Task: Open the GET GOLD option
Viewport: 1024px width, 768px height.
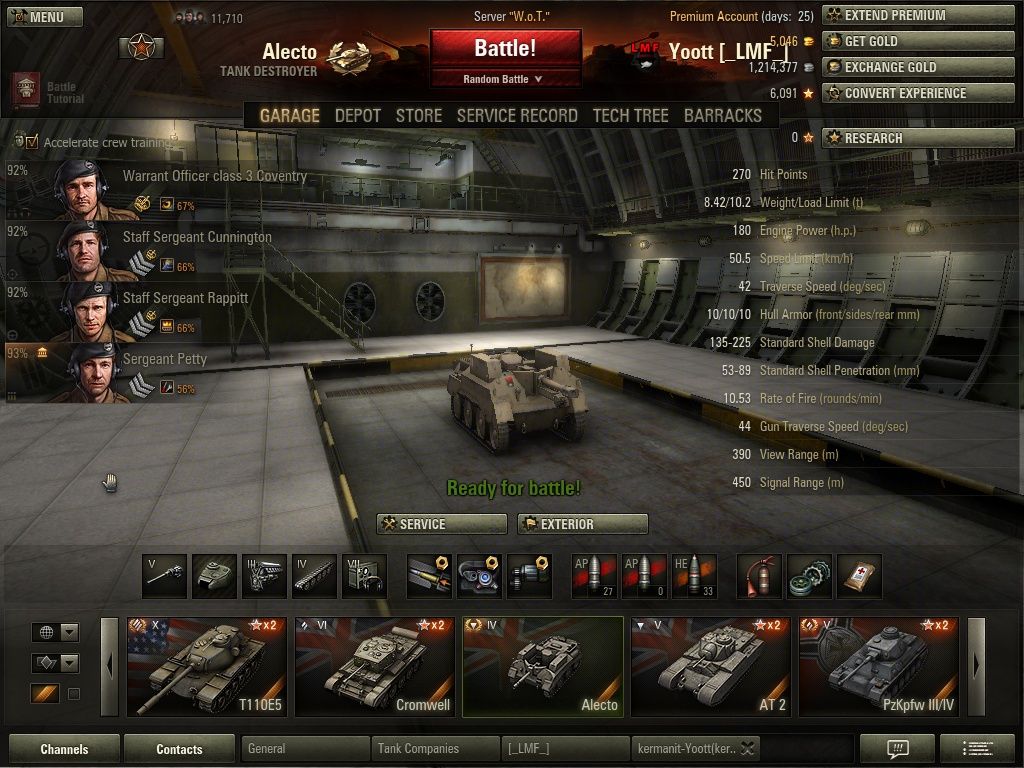Action: [x=917, y=42]
